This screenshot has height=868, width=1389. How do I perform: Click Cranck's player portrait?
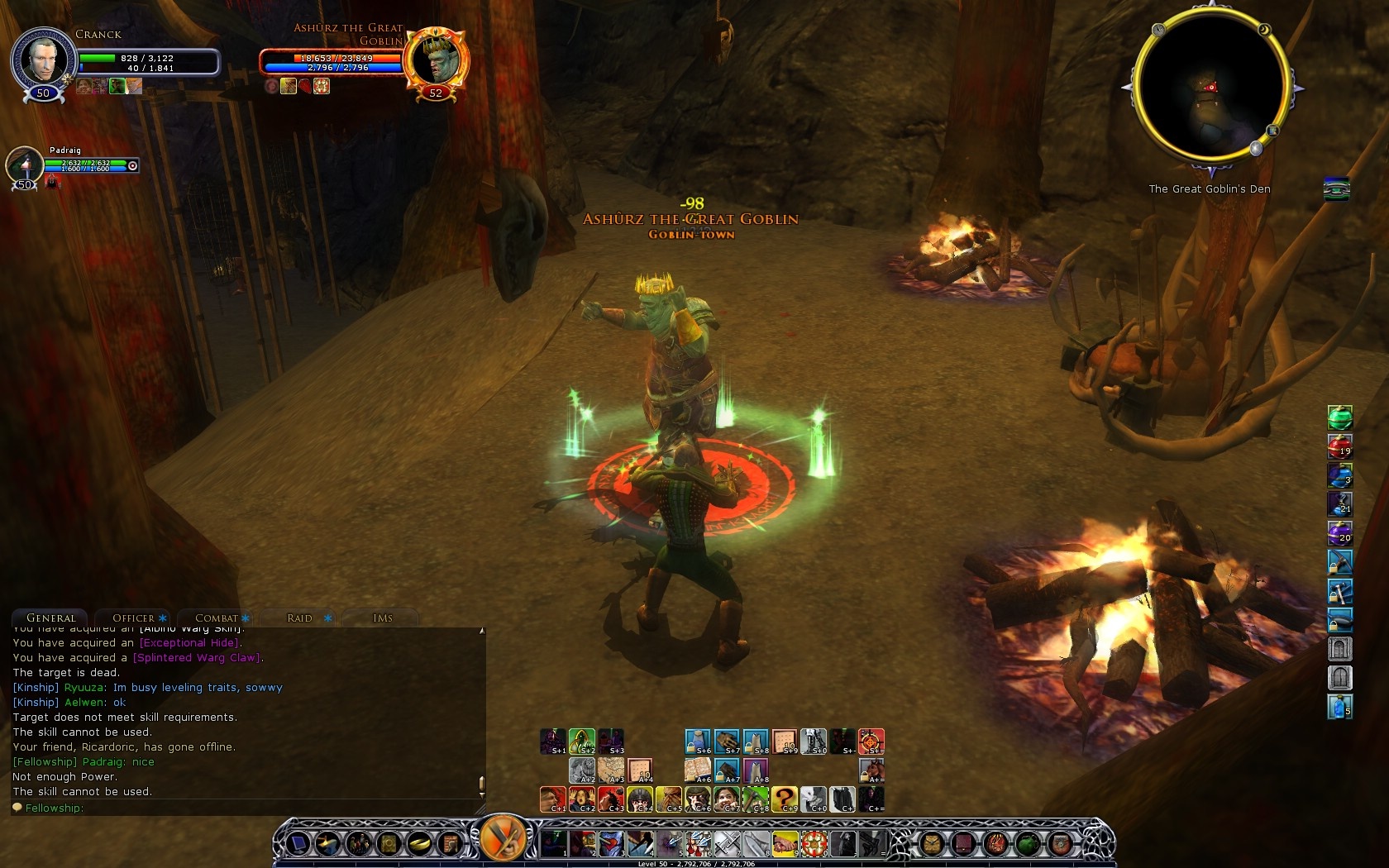tap(41, 60)
